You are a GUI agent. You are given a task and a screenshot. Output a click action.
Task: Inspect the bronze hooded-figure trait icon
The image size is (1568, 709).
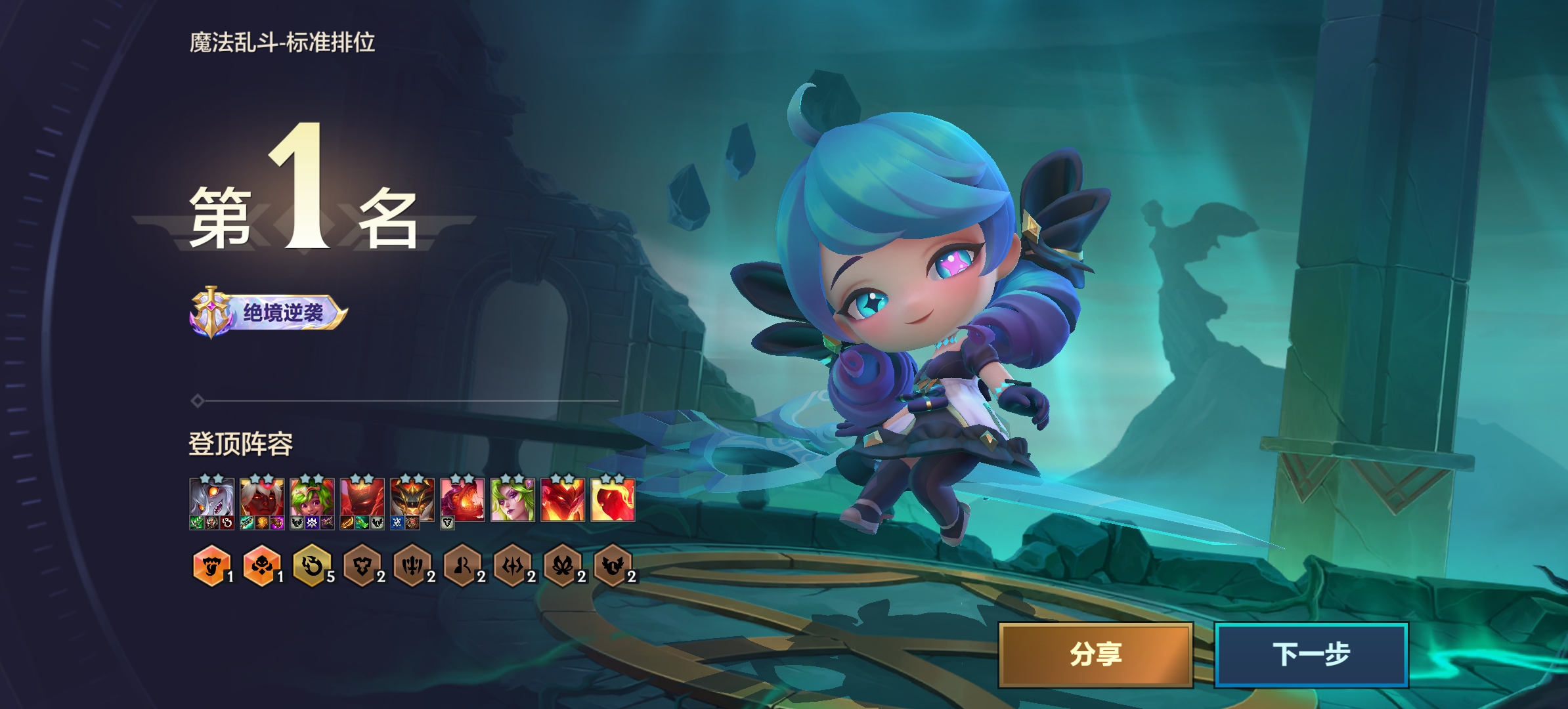point(462,565)
